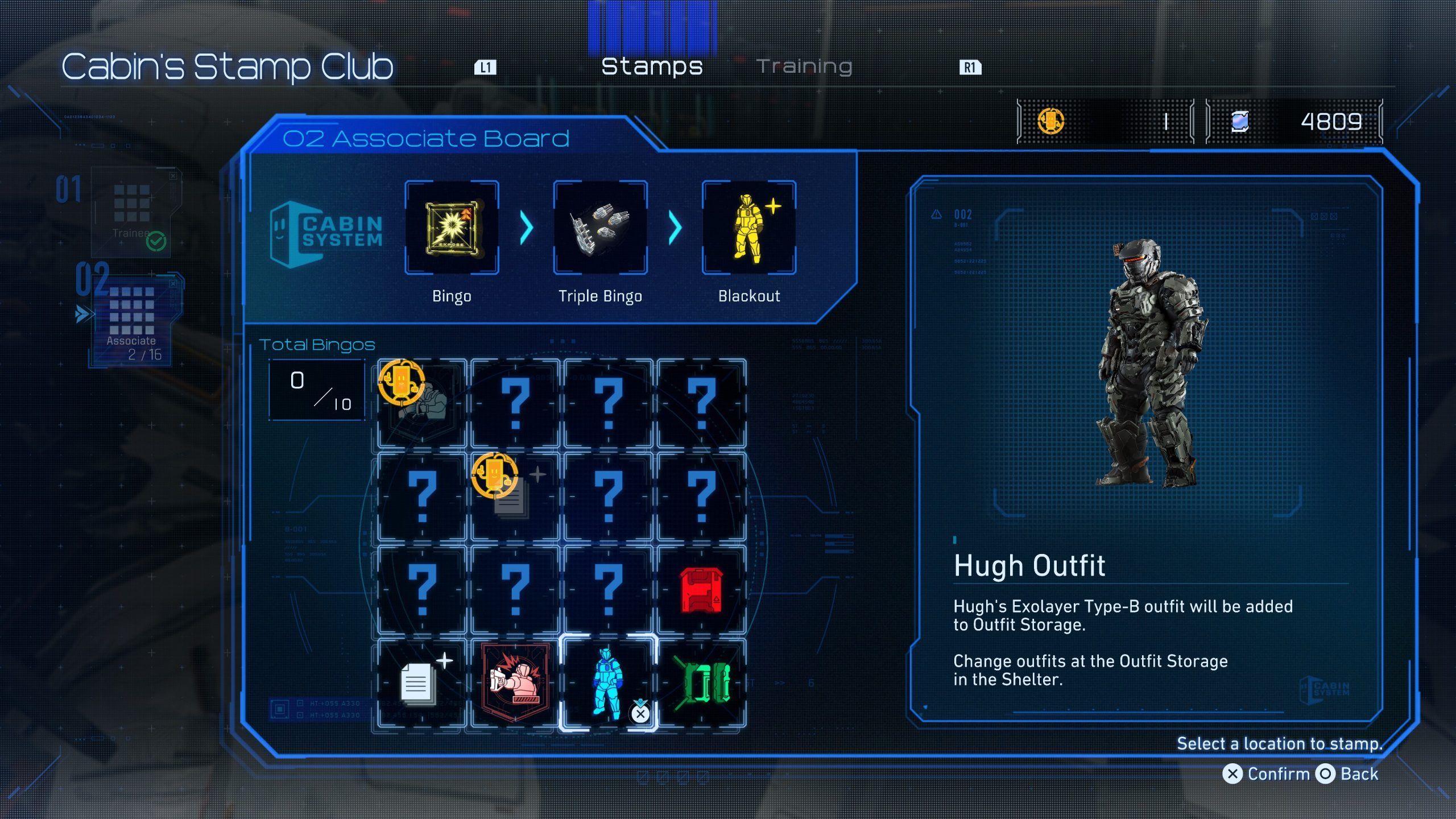This screenshot has width=1456, height=819.
Task: View the Blackout reward outfit
Action: (x=748, y=227)
